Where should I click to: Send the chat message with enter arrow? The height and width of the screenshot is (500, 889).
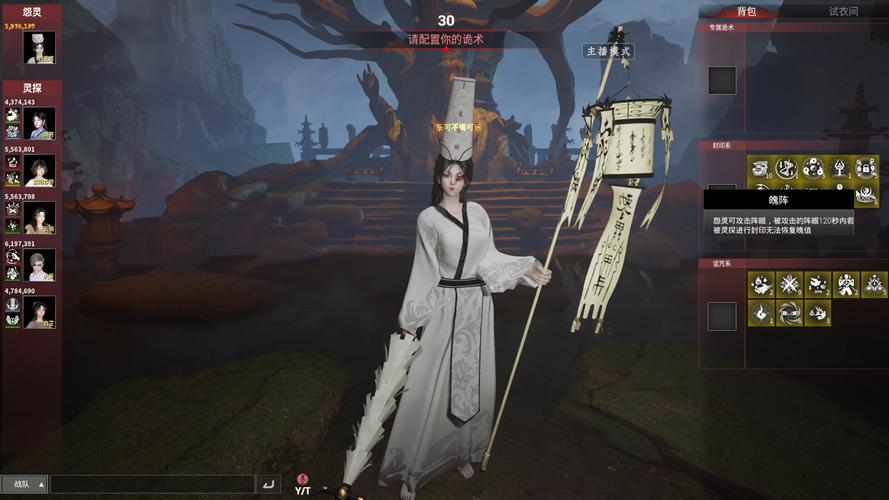pyautogui.click(x=268, y=484)
